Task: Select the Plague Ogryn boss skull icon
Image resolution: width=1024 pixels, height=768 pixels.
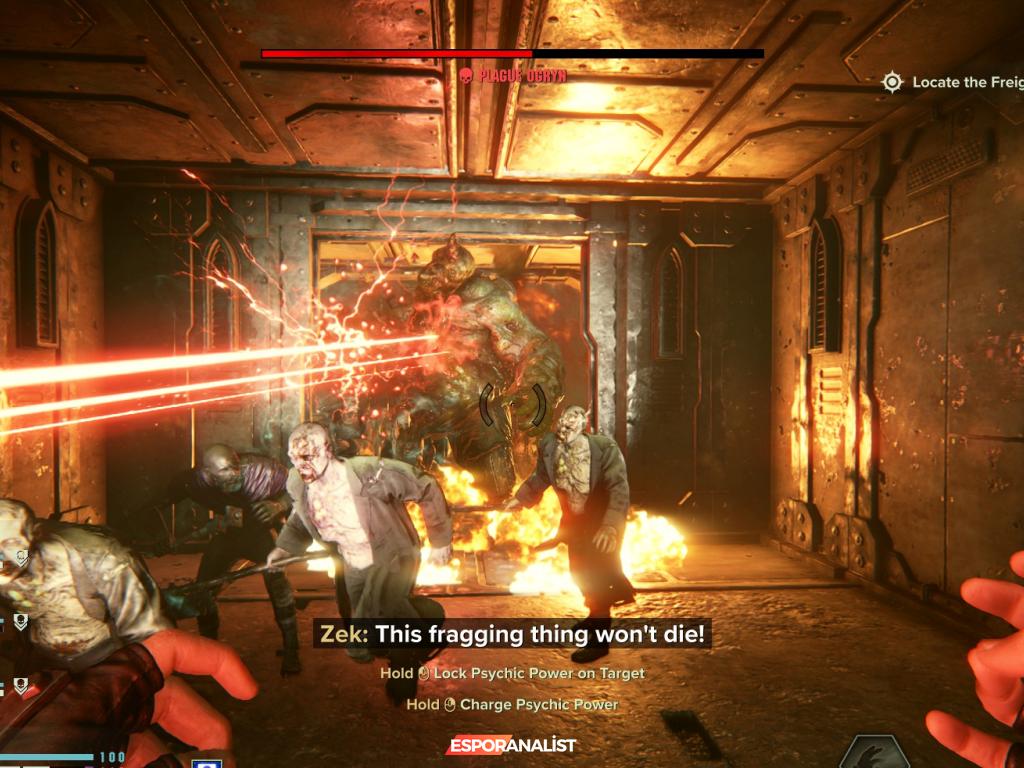Action: pyautogui.click(x=465, y=75)
